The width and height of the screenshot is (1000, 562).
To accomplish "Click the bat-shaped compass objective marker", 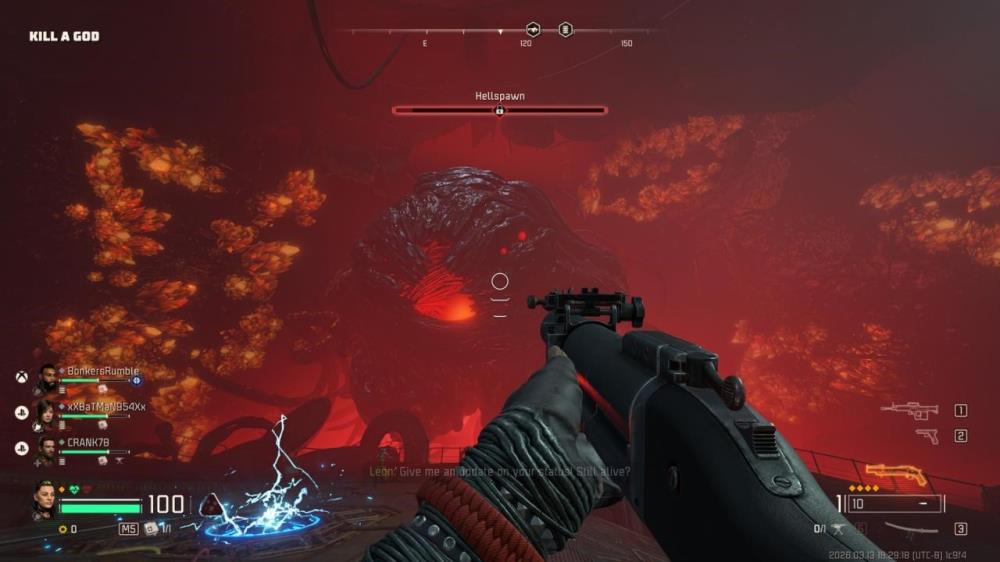I will (533, 30).
